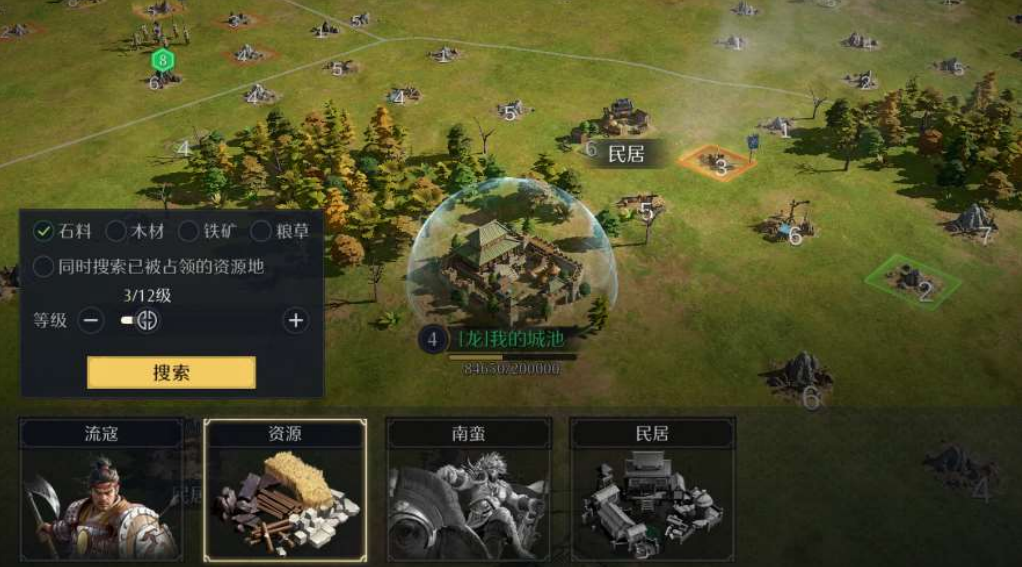The image size is (1022, 567).
Task: Click the 搜索 search button
Action: click(x=171, y=372)
